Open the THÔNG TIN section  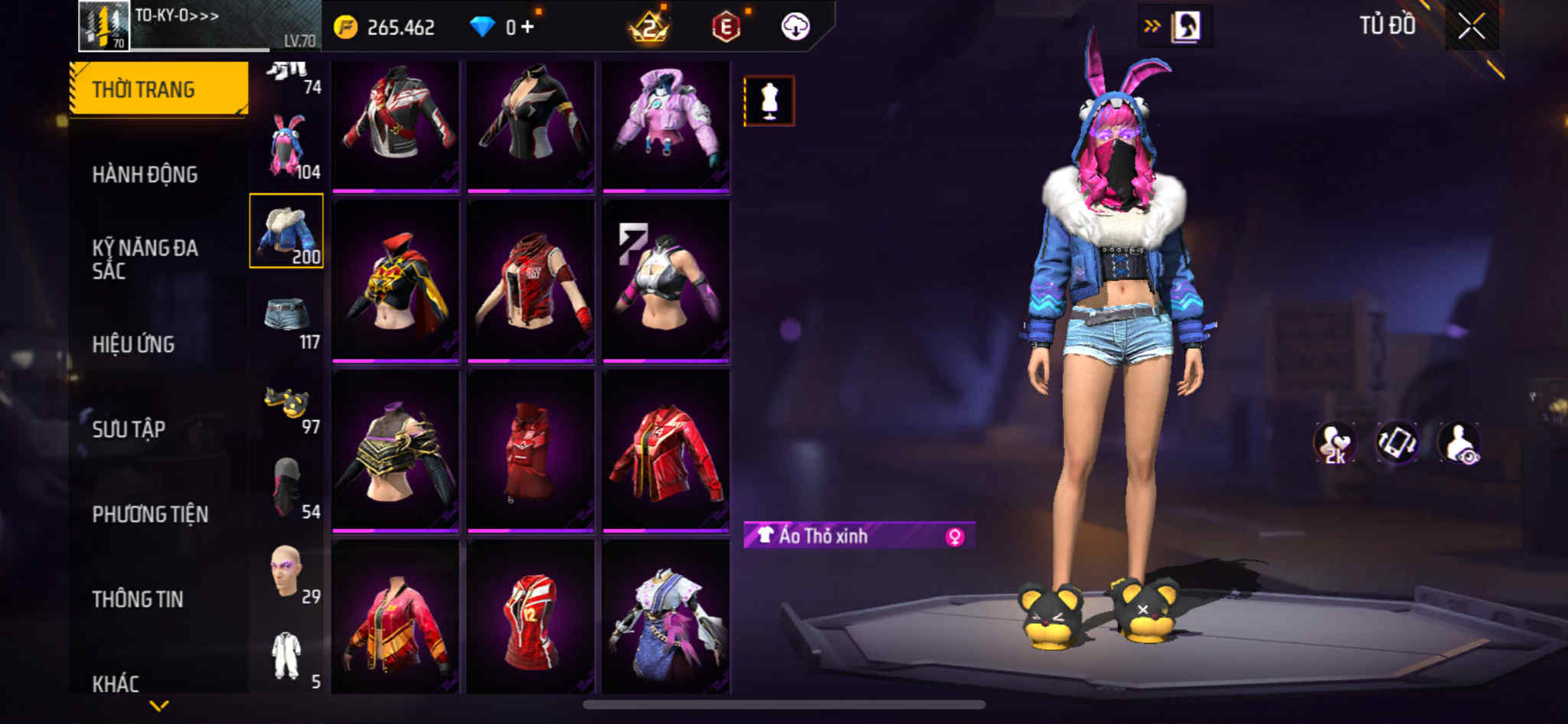coord(138,599)
